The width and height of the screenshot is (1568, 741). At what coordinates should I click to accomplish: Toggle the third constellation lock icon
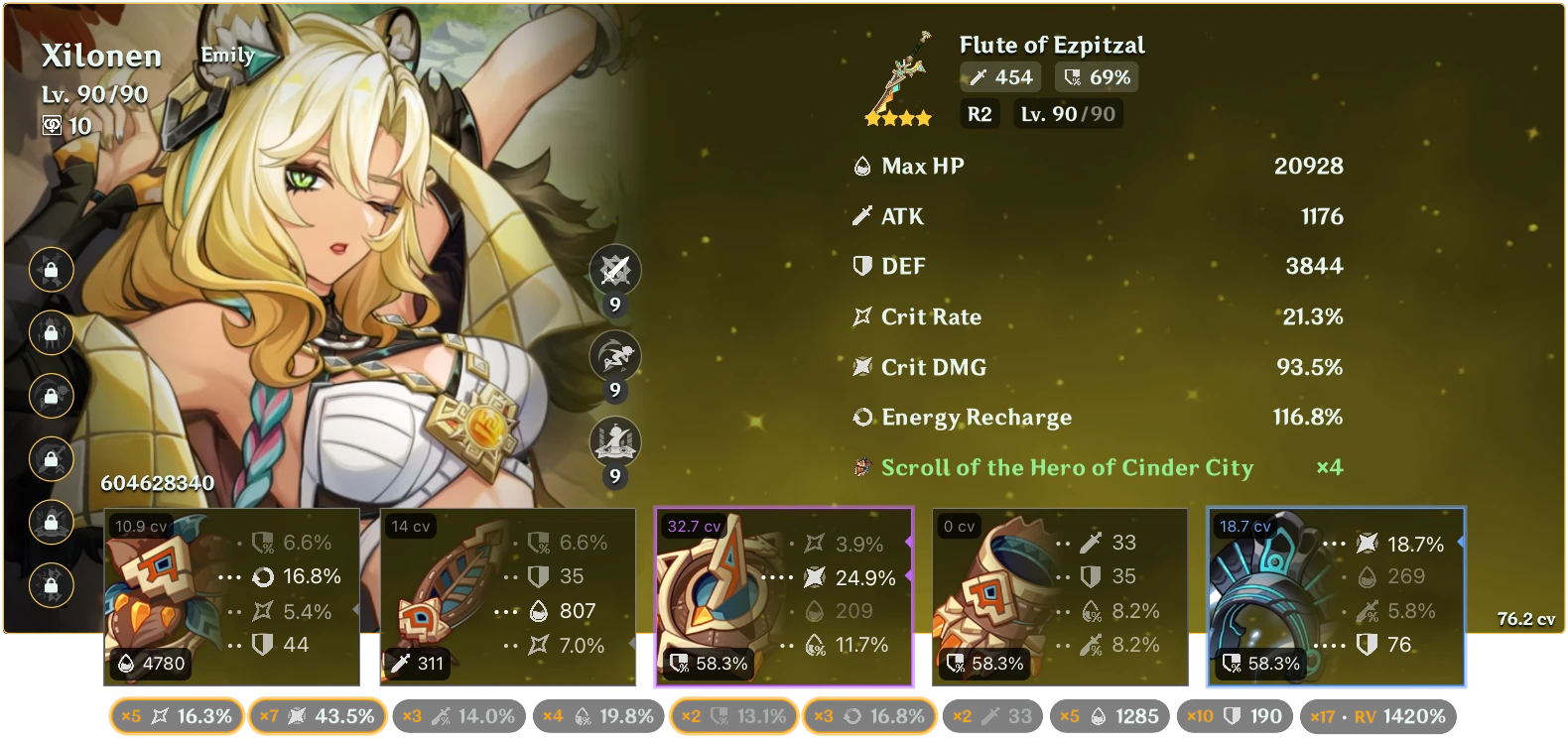pyautogui.click(x=51, y=396)
